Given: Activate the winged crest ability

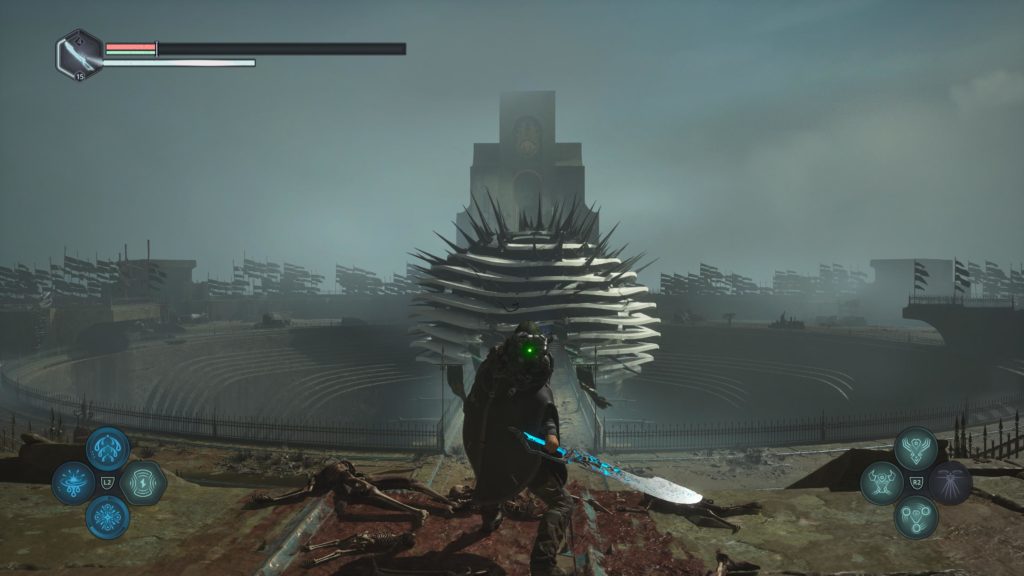Looking at the screenshot, I should 915,449.
